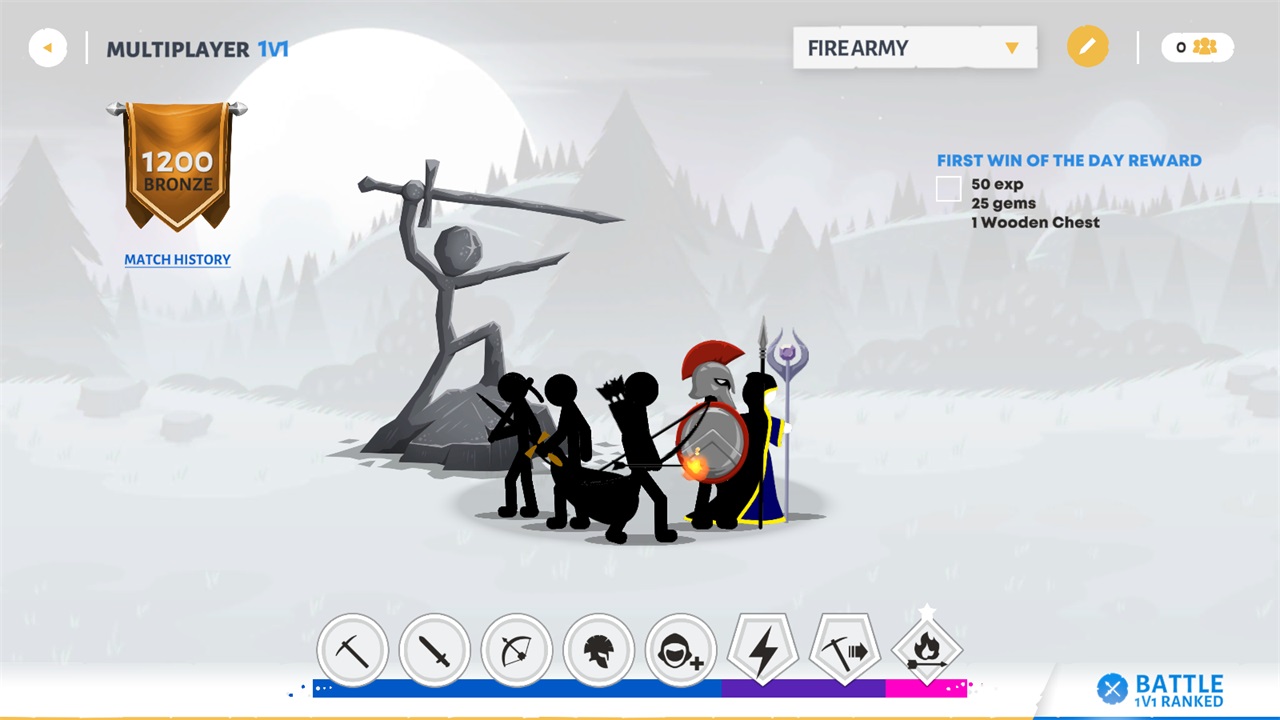The height and width of the screenshot is (720, 1280).
Task: Start a 1v1 Ranked Battle
Action: (x=1162, y=689)
